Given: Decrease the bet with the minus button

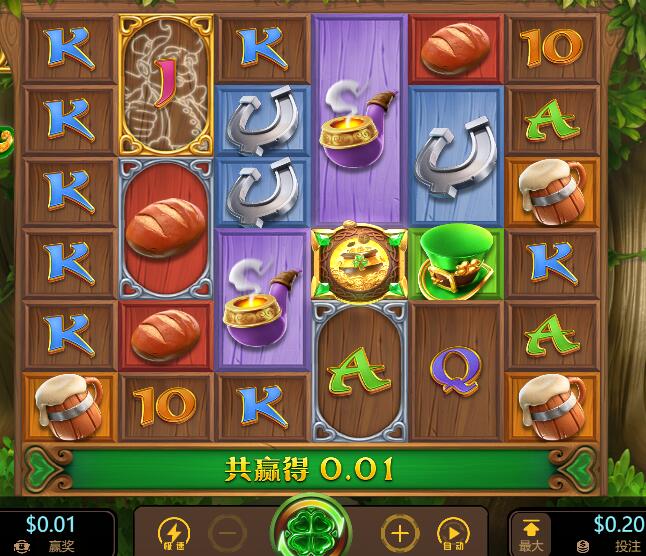Looking at the screenshot, I should pyautogui.click(x=228, y=533).
